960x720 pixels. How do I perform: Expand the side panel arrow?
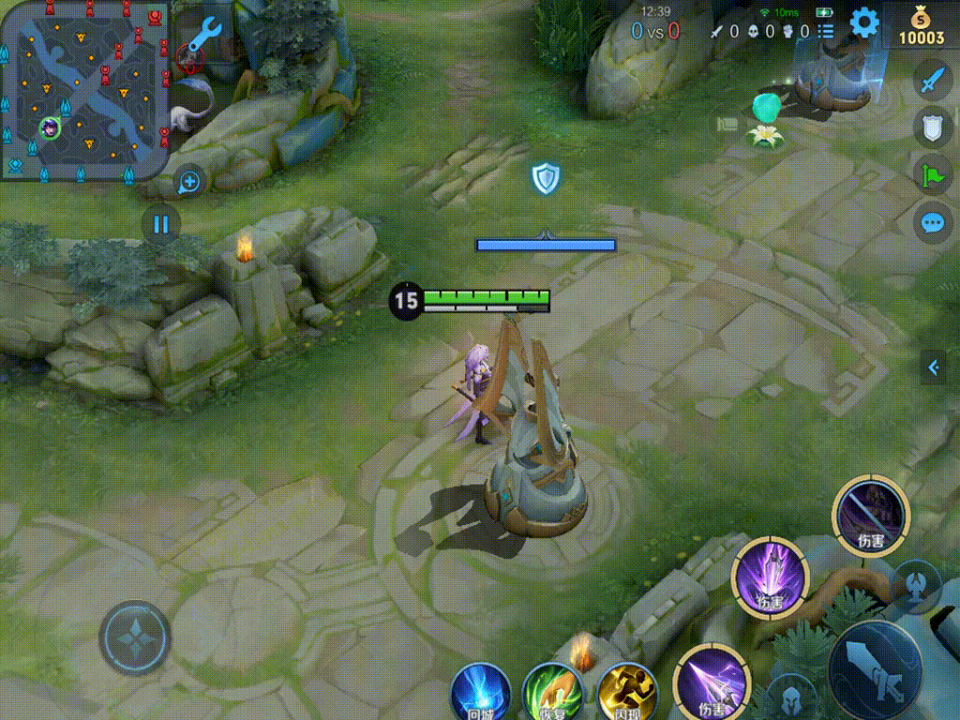(934, 368)
